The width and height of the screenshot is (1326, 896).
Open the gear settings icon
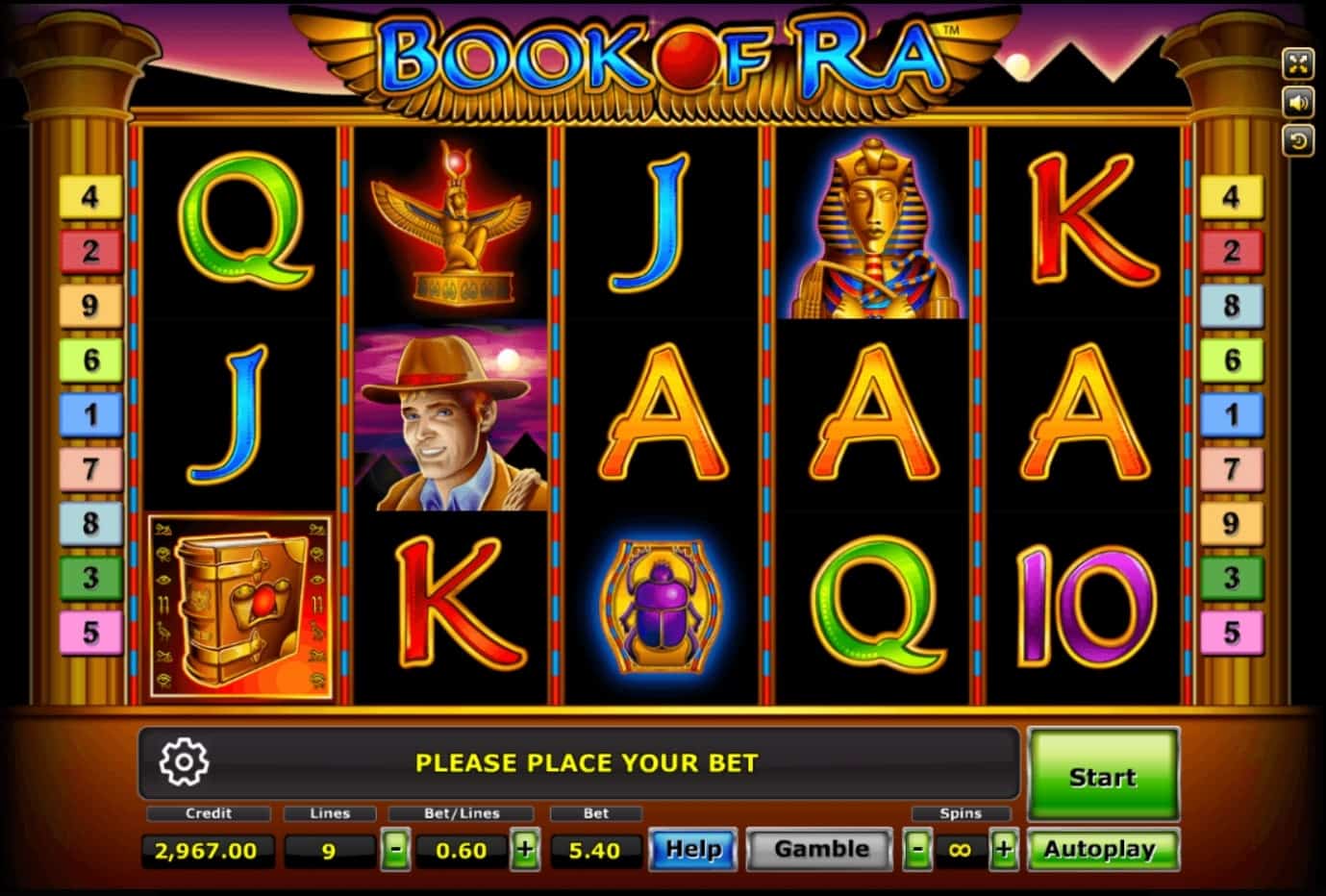[184, 762]
